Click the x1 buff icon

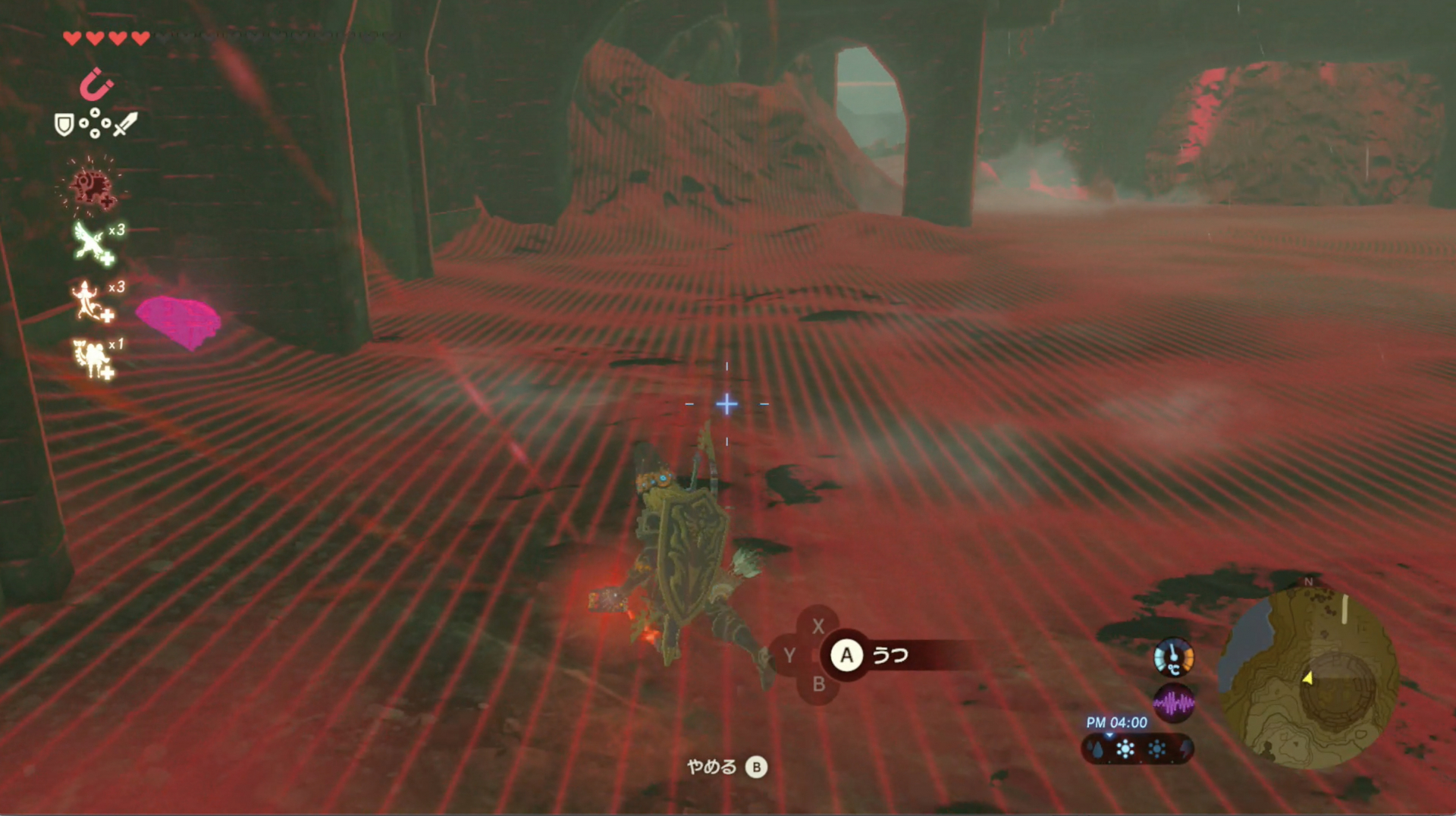[91, 357]
